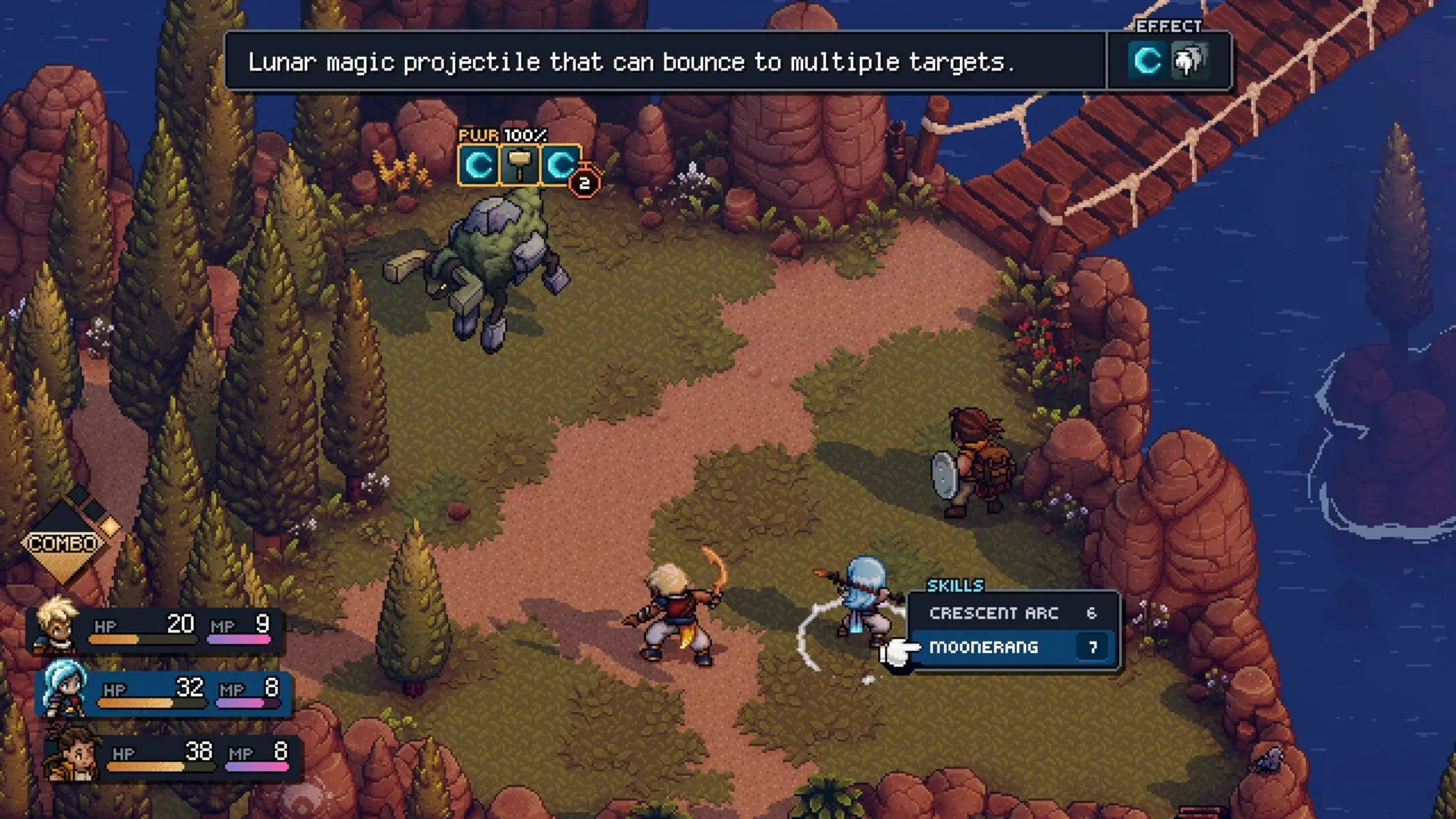The height and width of the screenshot is (819, 1456).
Task: Select the blue-haired hero's party status row
Action: coord(163,692)
